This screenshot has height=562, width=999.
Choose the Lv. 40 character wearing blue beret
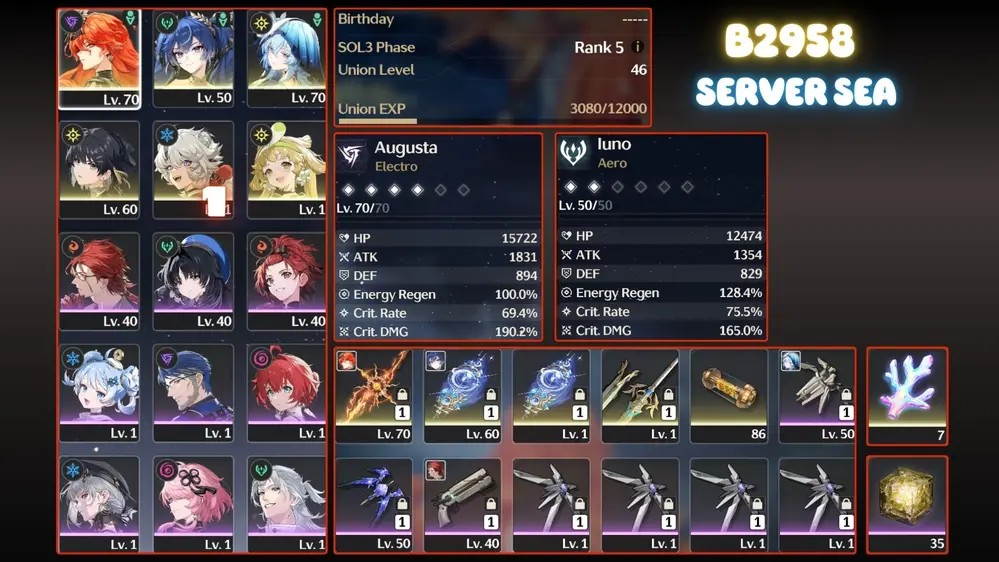[194, 282]
